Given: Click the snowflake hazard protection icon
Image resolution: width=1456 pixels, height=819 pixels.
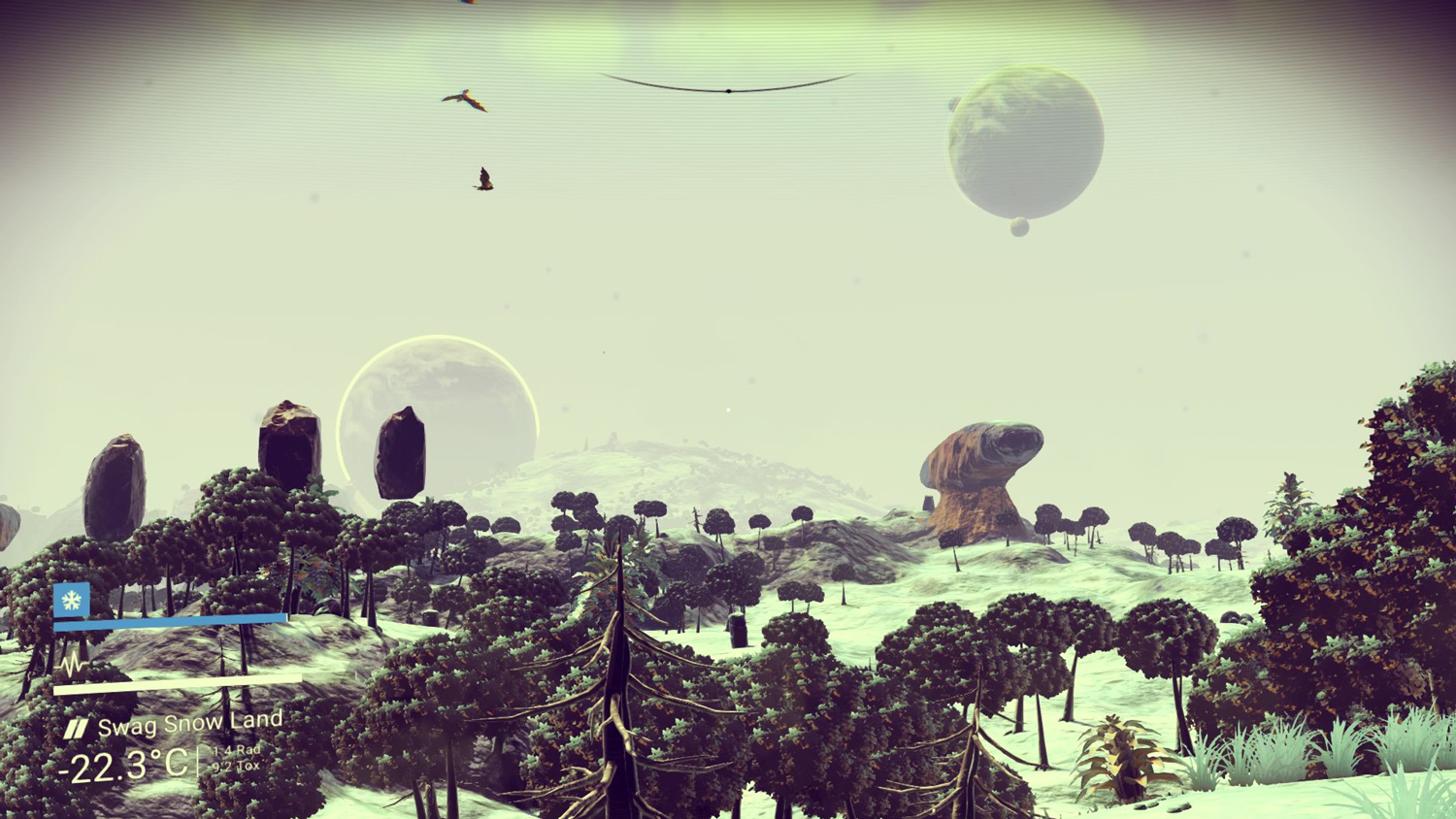Looking at the screenshot, I should click(72, 601).
